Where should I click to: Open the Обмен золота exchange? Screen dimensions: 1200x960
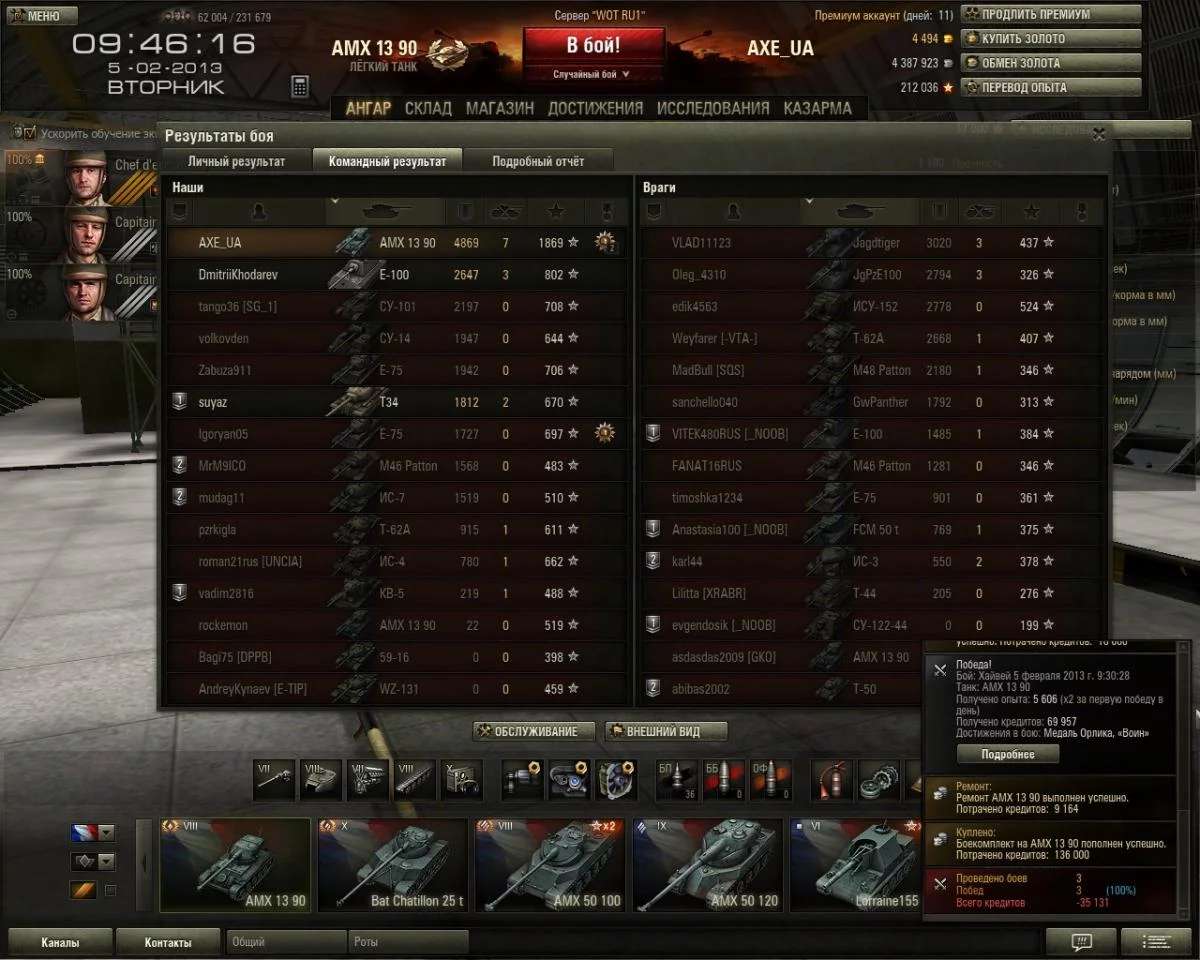1051,63
